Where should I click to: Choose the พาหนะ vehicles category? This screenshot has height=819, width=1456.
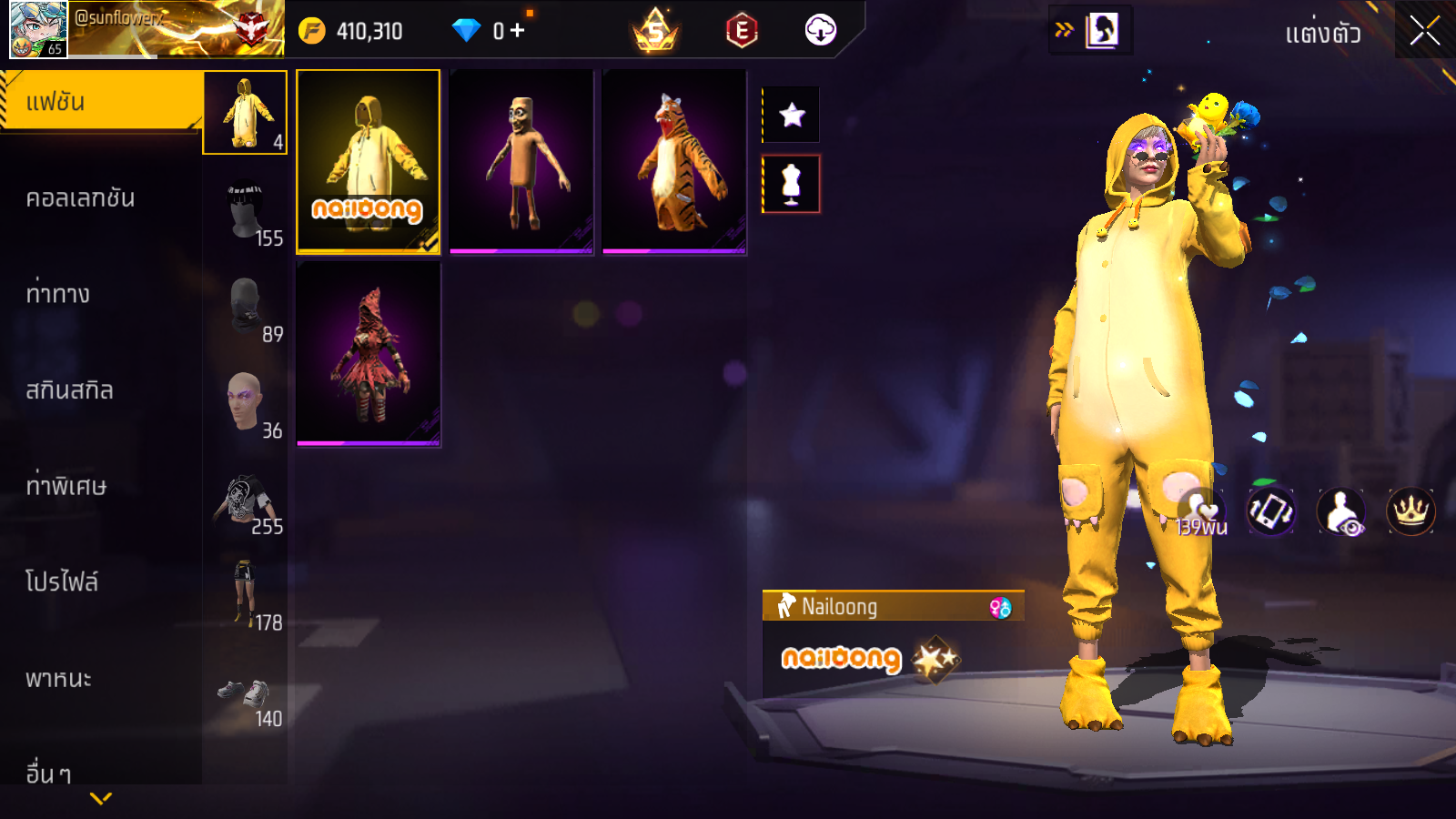(58, 679)
